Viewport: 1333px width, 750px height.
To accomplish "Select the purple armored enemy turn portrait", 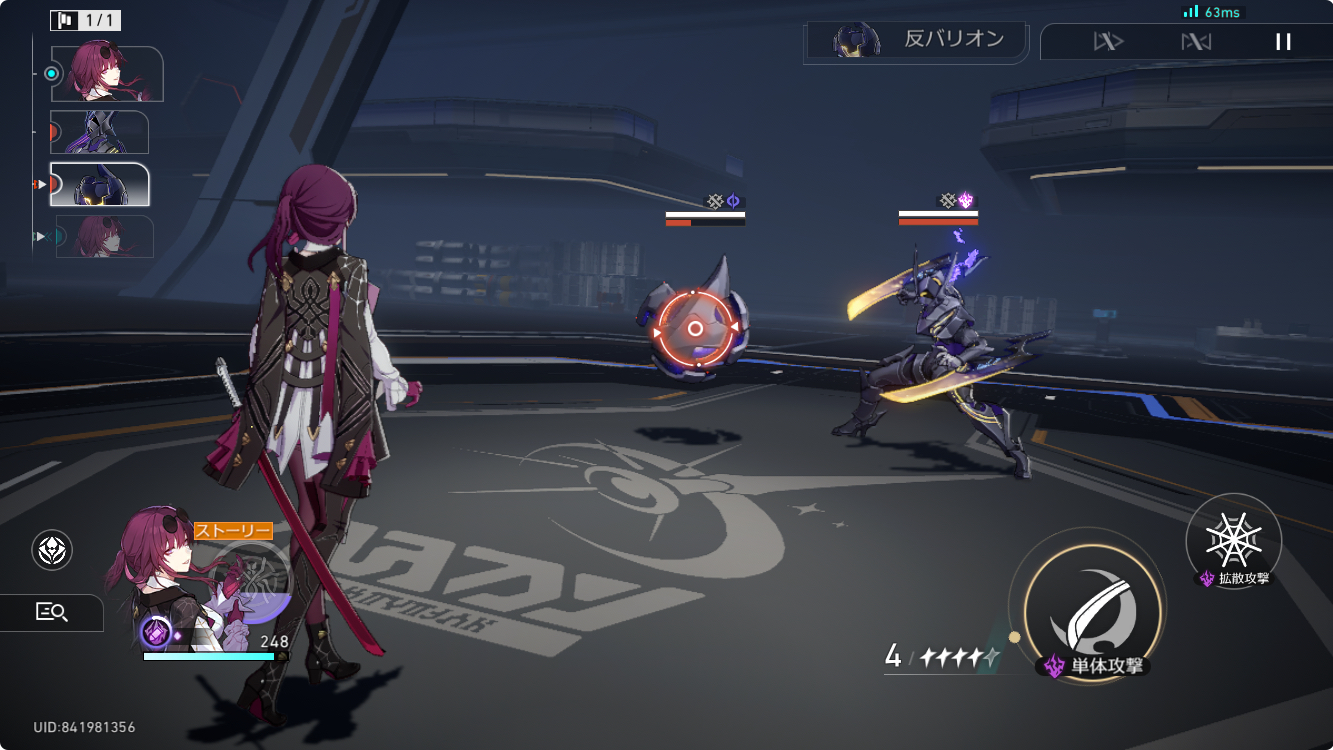I will (x=99, y=131).
